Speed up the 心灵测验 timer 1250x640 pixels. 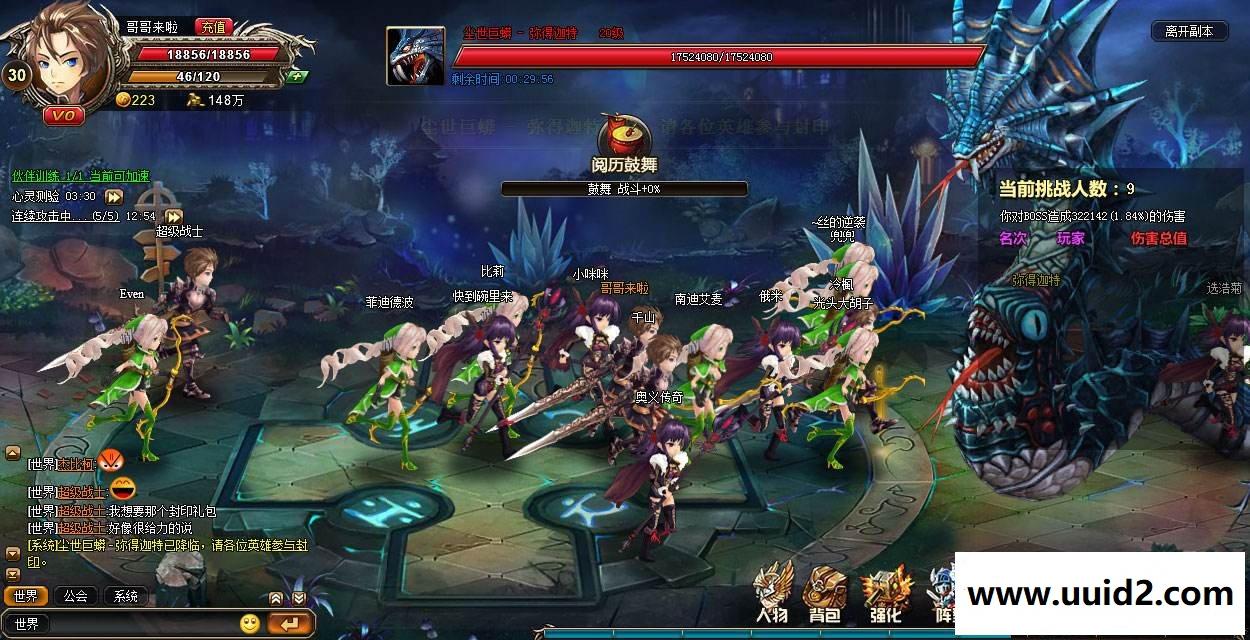tap(114, 197)
